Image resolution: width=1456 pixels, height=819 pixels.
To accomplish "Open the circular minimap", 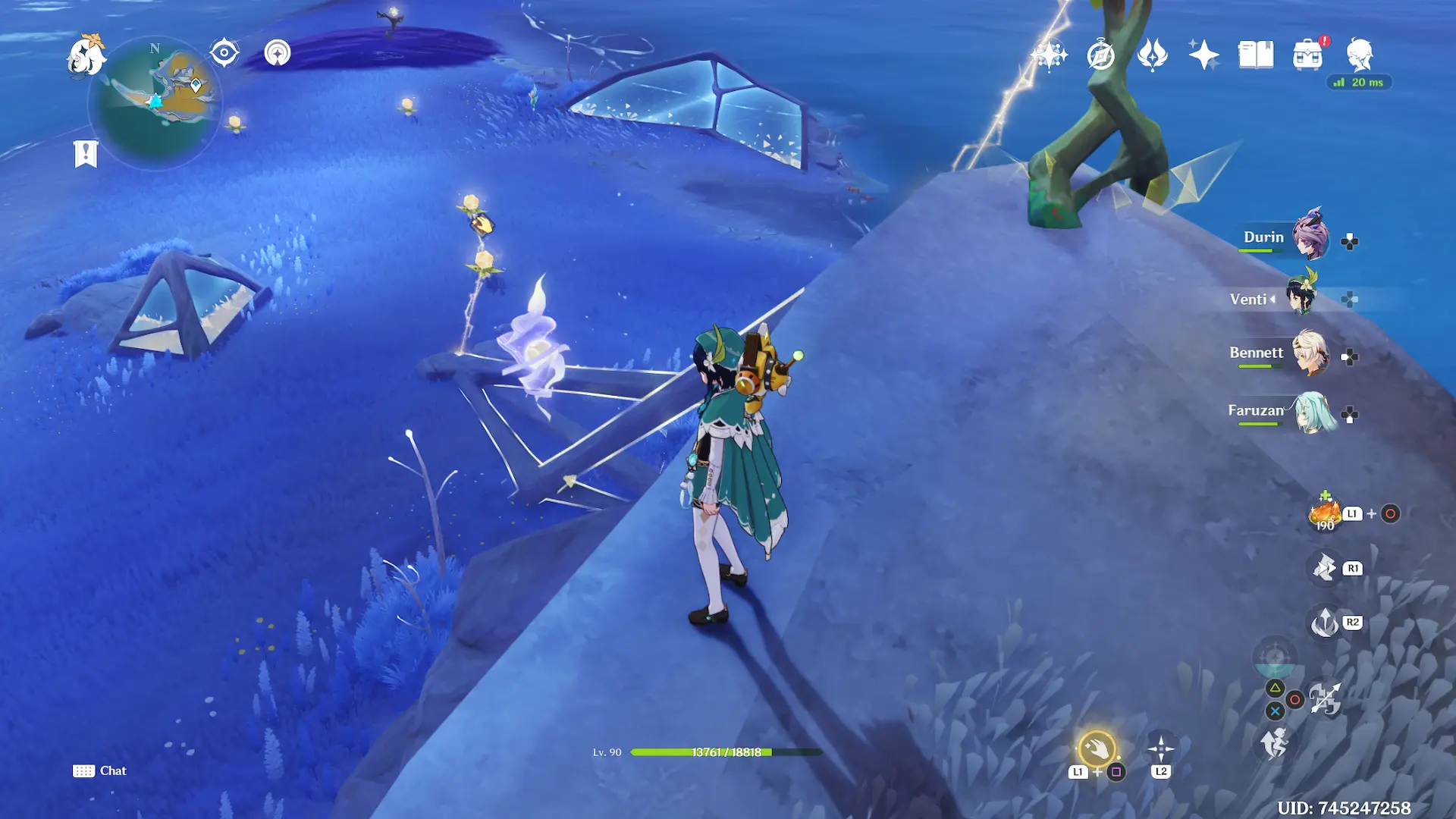I will [155, 102].
